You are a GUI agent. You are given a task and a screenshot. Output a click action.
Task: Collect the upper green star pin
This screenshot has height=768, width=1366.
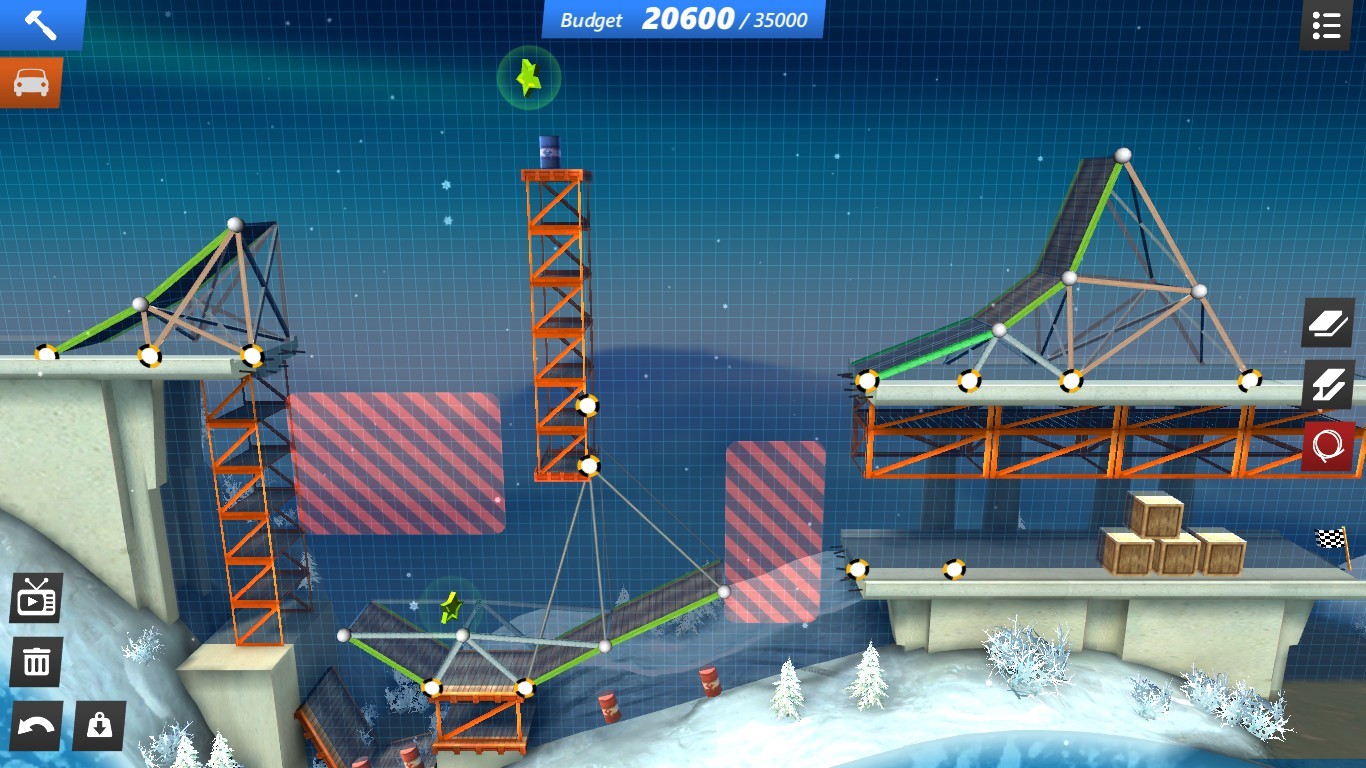[529, 78]
